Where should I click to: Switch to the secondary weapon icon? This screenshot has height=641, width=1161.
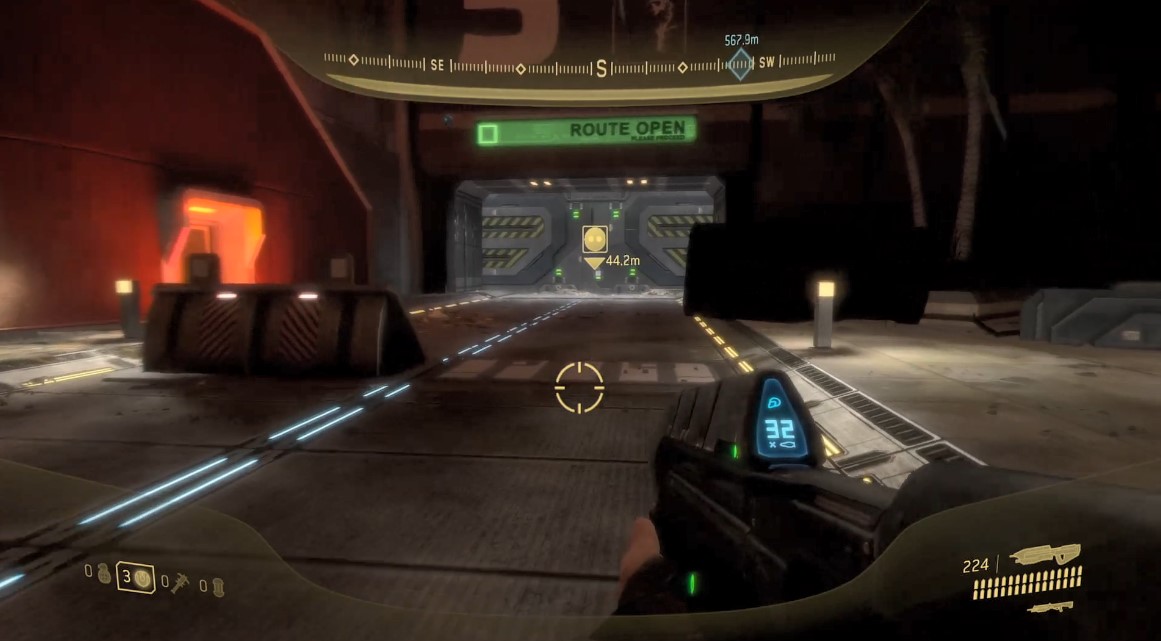tap(1050, 606)
